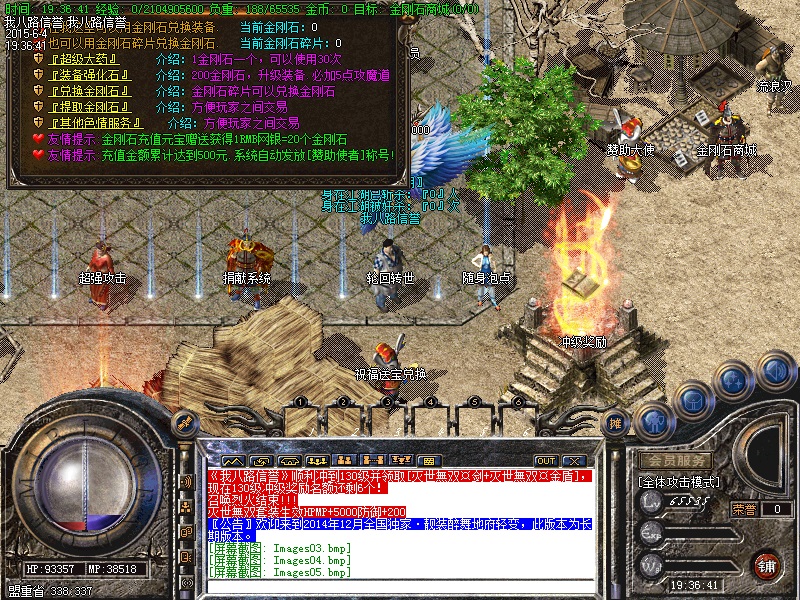The height and width of the screenshot is (600, 800).
Task: Open the 会员服务 member services button
Action: tap(676, 461)
